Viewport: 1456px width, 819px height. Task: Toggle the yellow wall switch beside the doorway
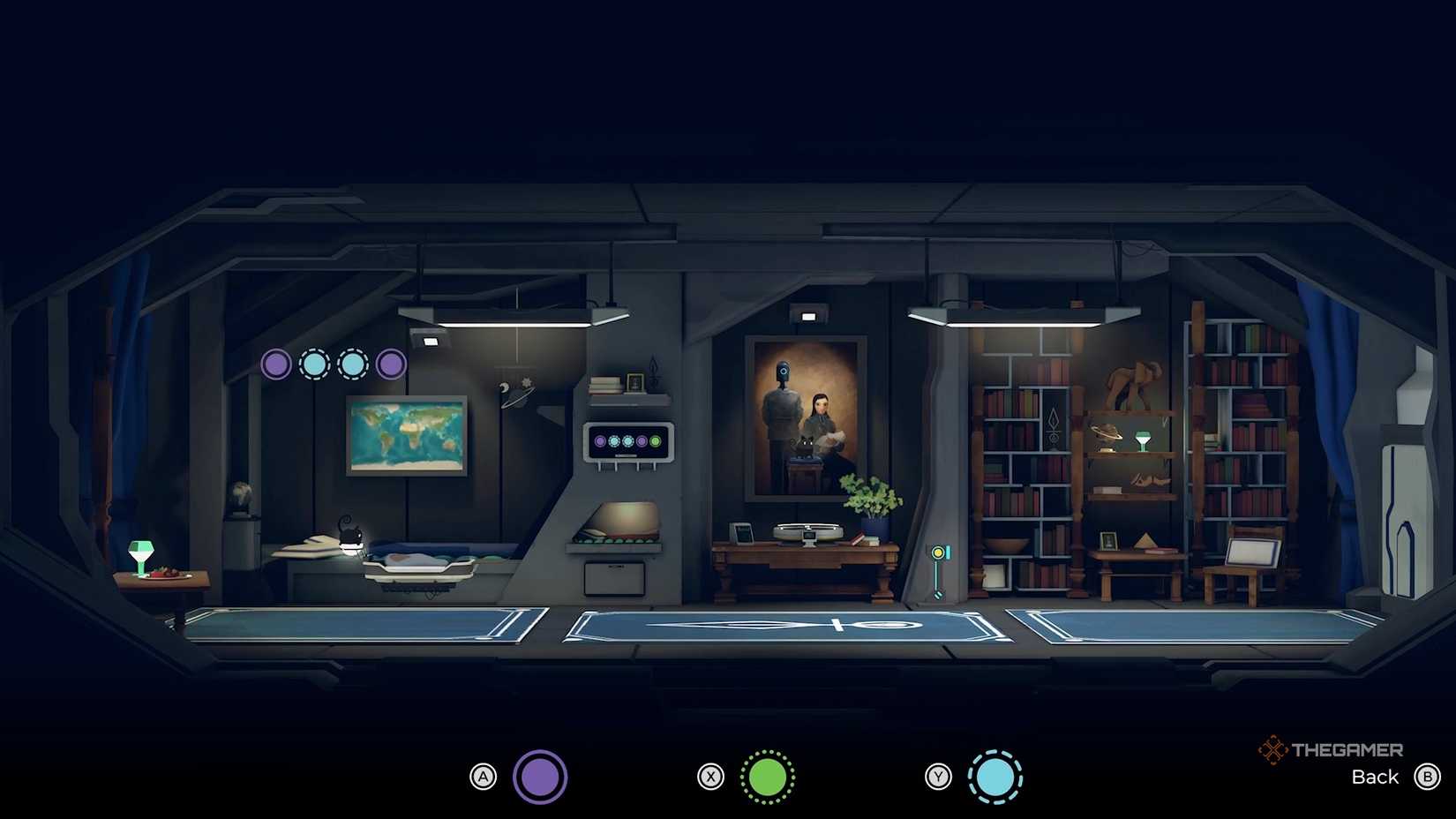tap(936, 552)
